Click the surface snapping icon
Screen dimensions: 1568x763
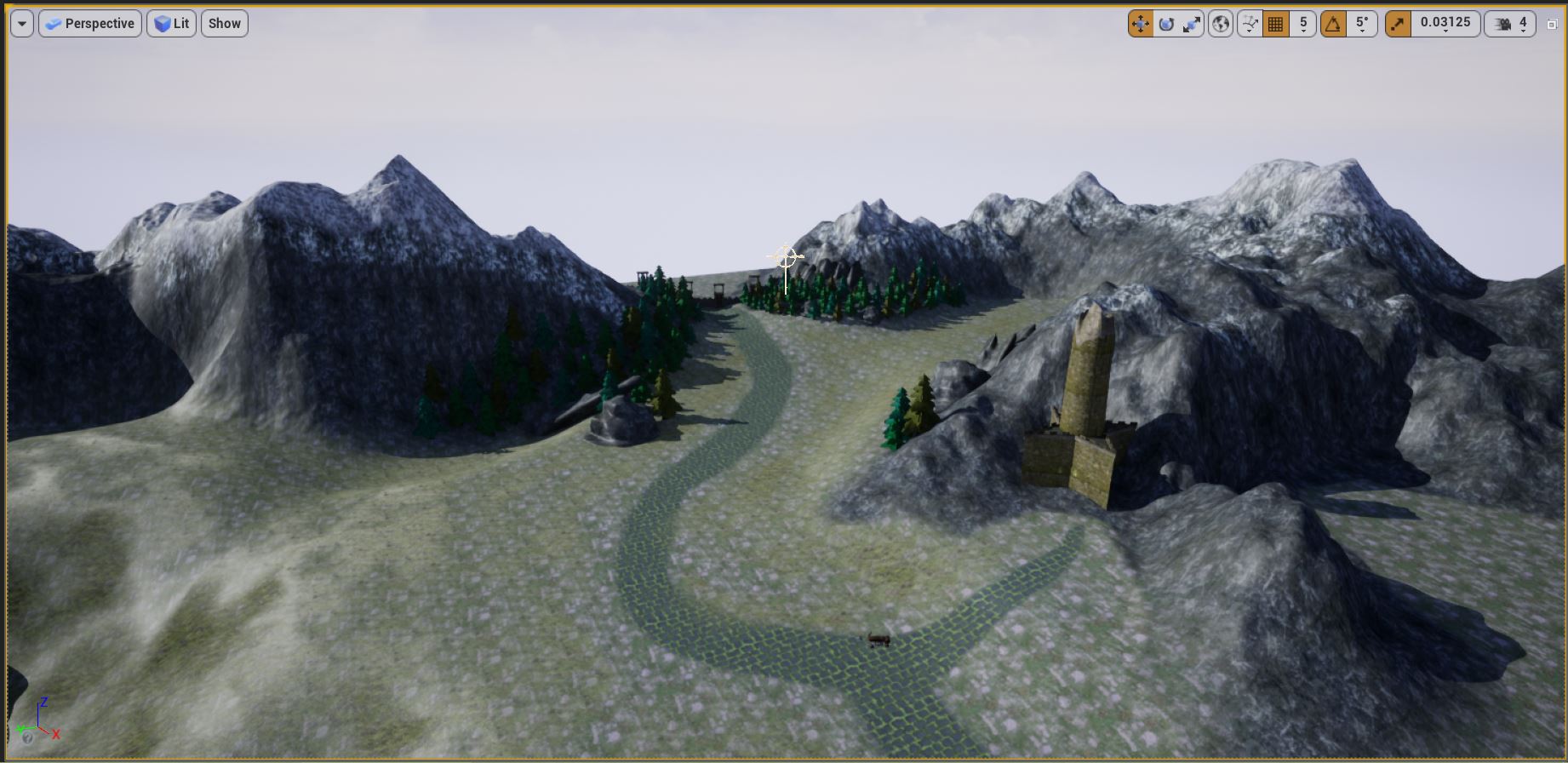click(1250, 23)
